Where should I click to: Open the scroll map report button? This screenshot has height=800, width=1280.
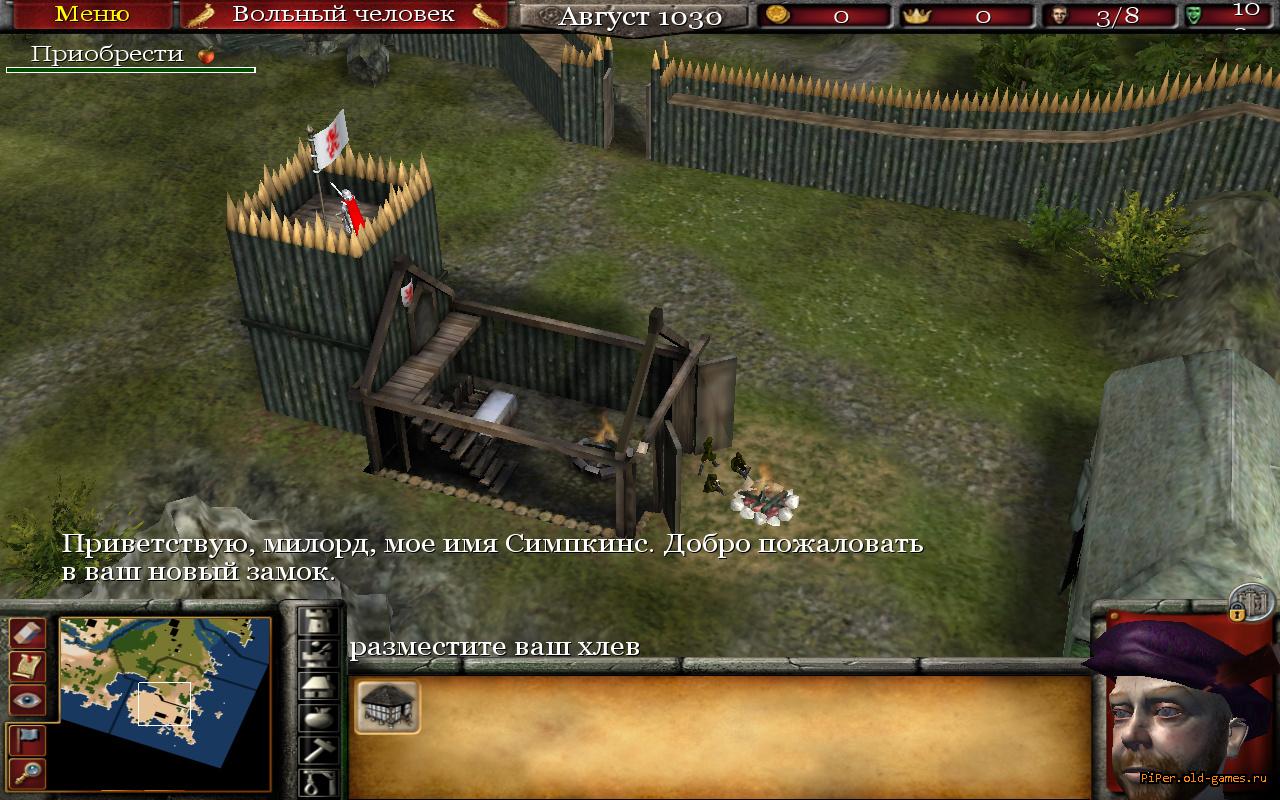point(27,666)
